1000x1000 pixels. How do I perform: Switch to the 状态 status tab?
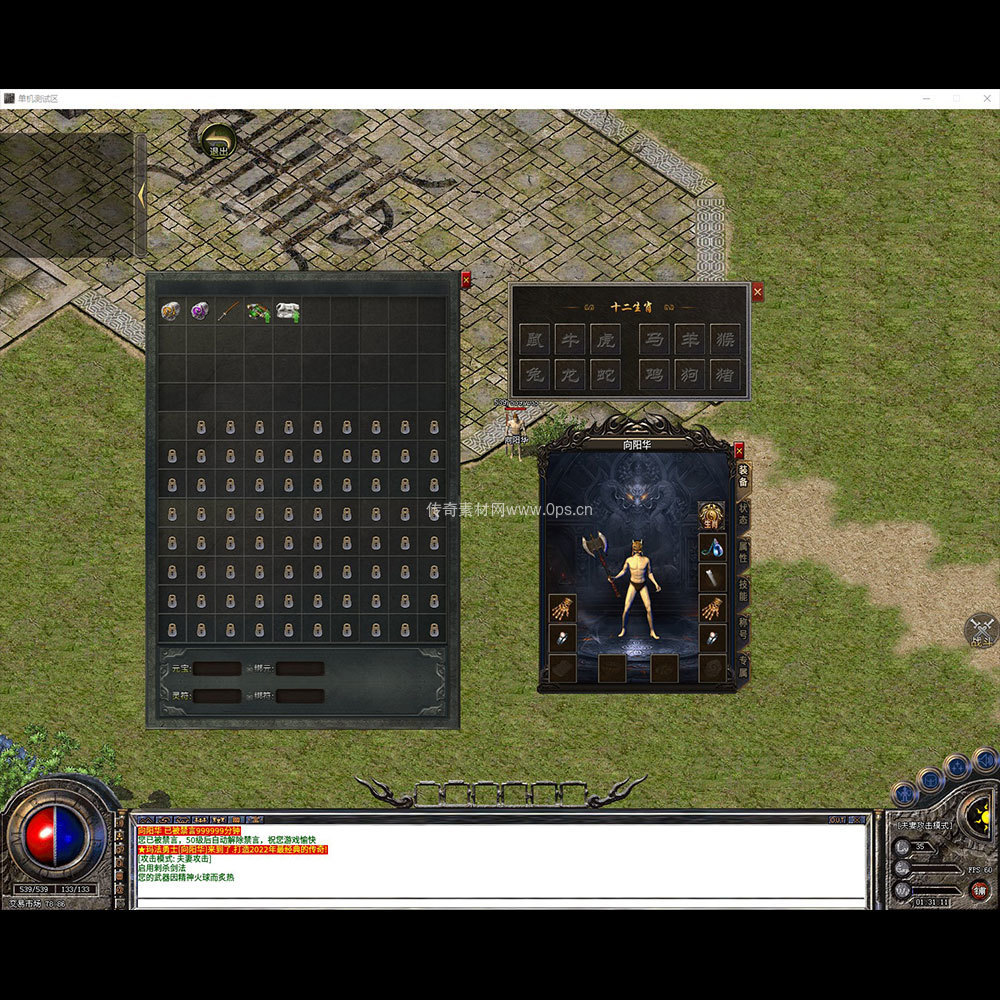pos(744,513)
